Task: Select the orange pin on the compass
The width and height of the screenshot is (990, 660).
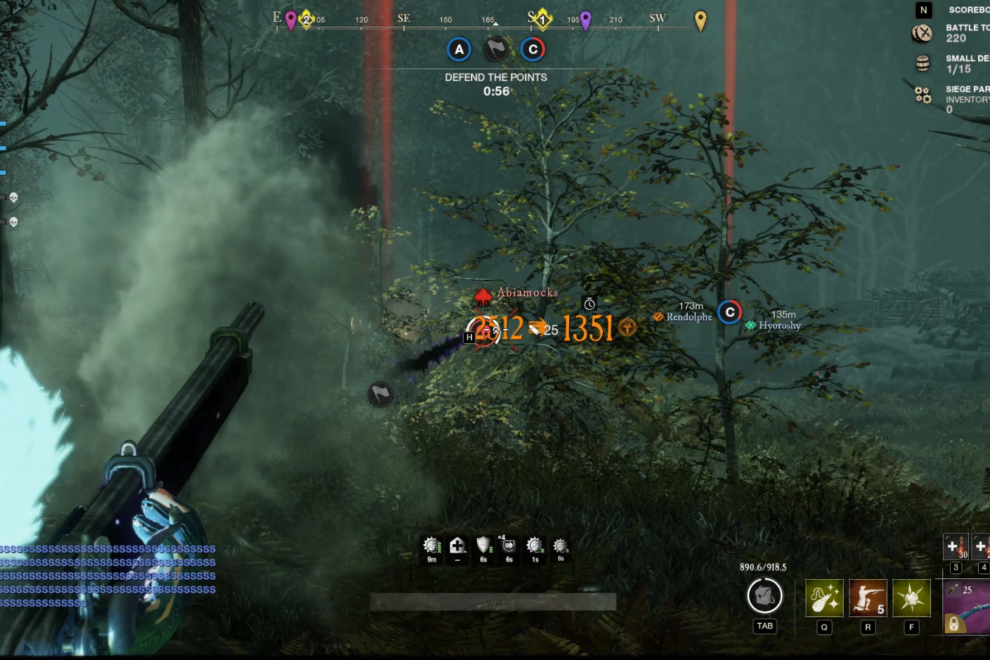Action: click(x=701, y=20)
